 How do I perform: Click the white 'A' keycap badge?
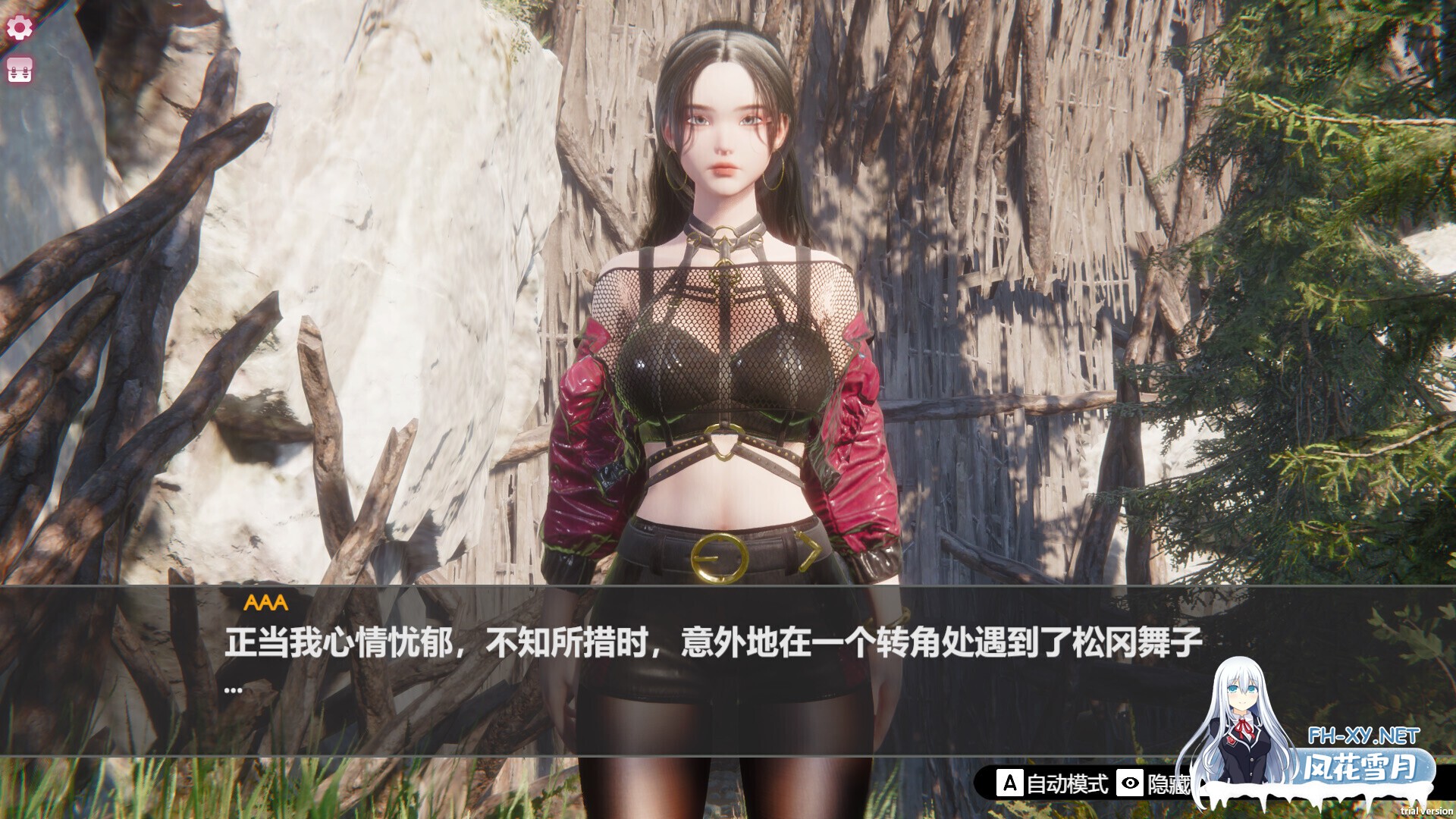coord(1011,782)
